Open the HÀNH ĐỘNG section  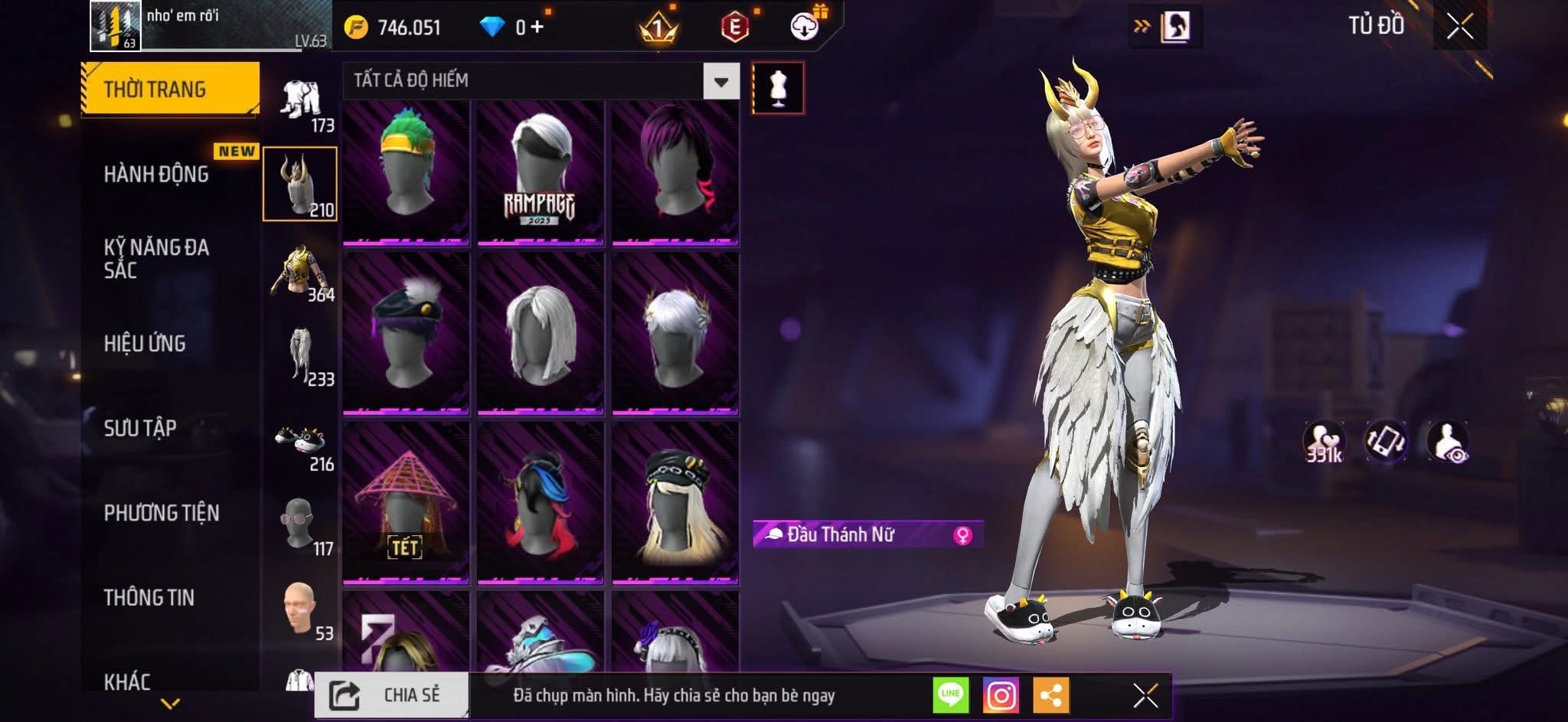tap(156, 175)
